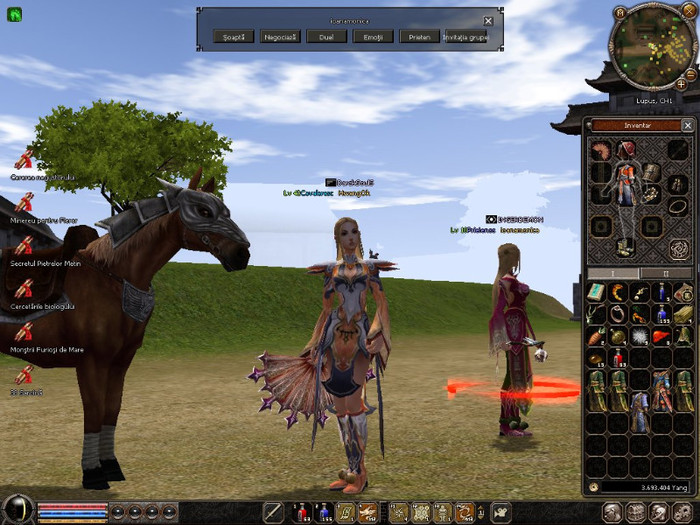Click the green home icon in the corner
Screen dimensions: 700x525
[x=15, y=15]
